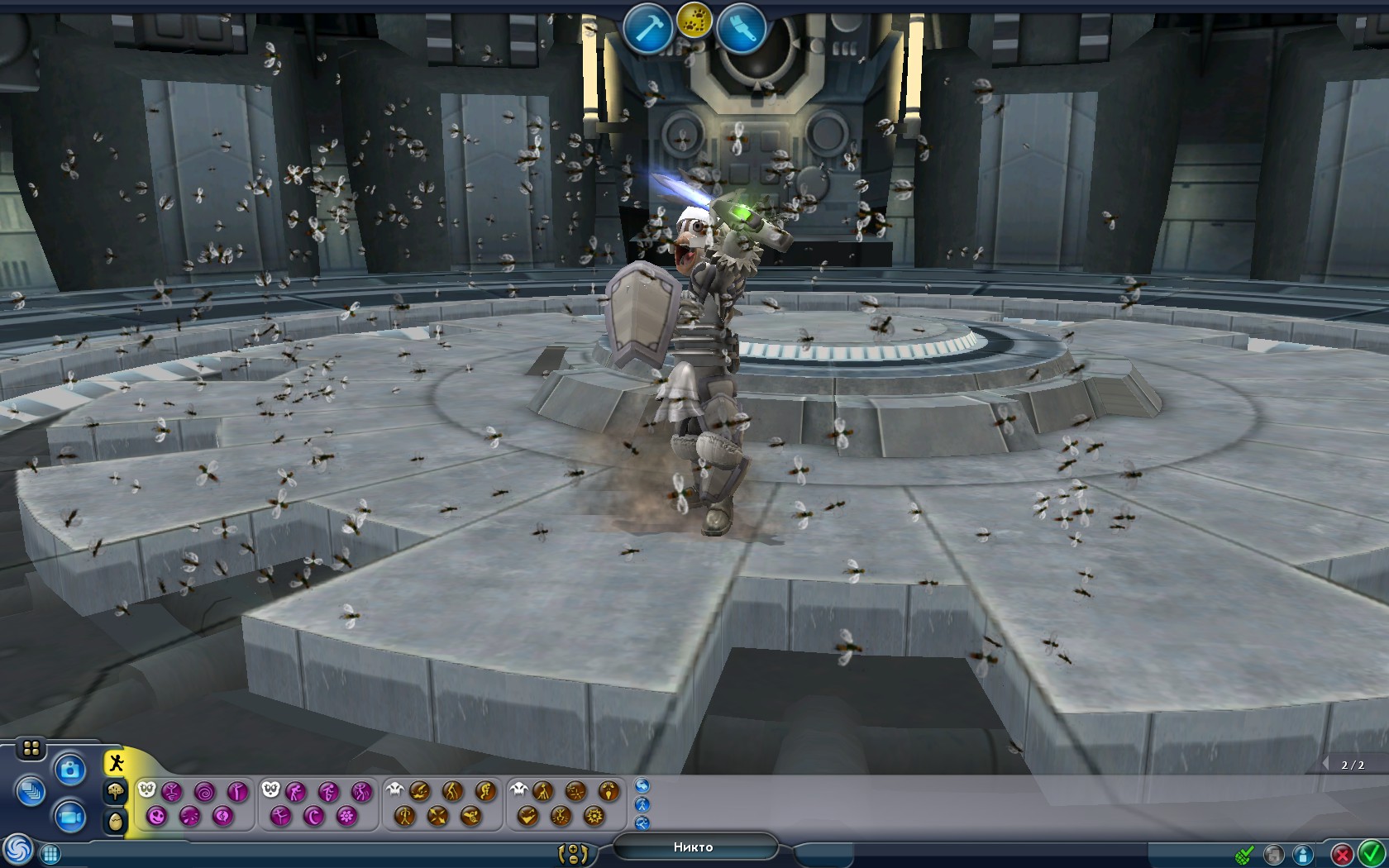Image resolution: width=1389 pixels, height=868 pixels.
Task: Cancel editing with the red X button
Action: 1342,855
